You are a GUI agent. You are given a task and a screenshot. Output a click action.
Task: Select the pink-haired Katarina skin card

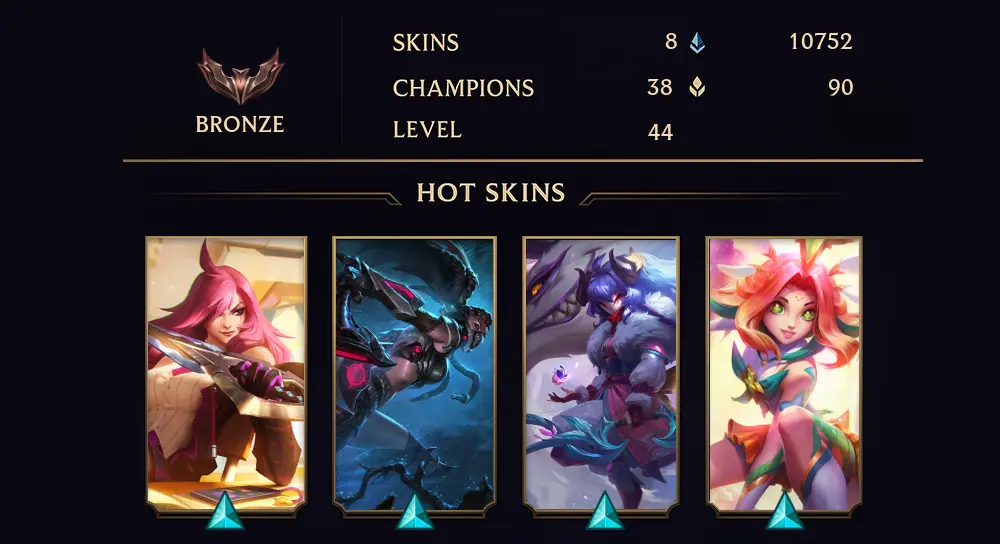[226, 372]
